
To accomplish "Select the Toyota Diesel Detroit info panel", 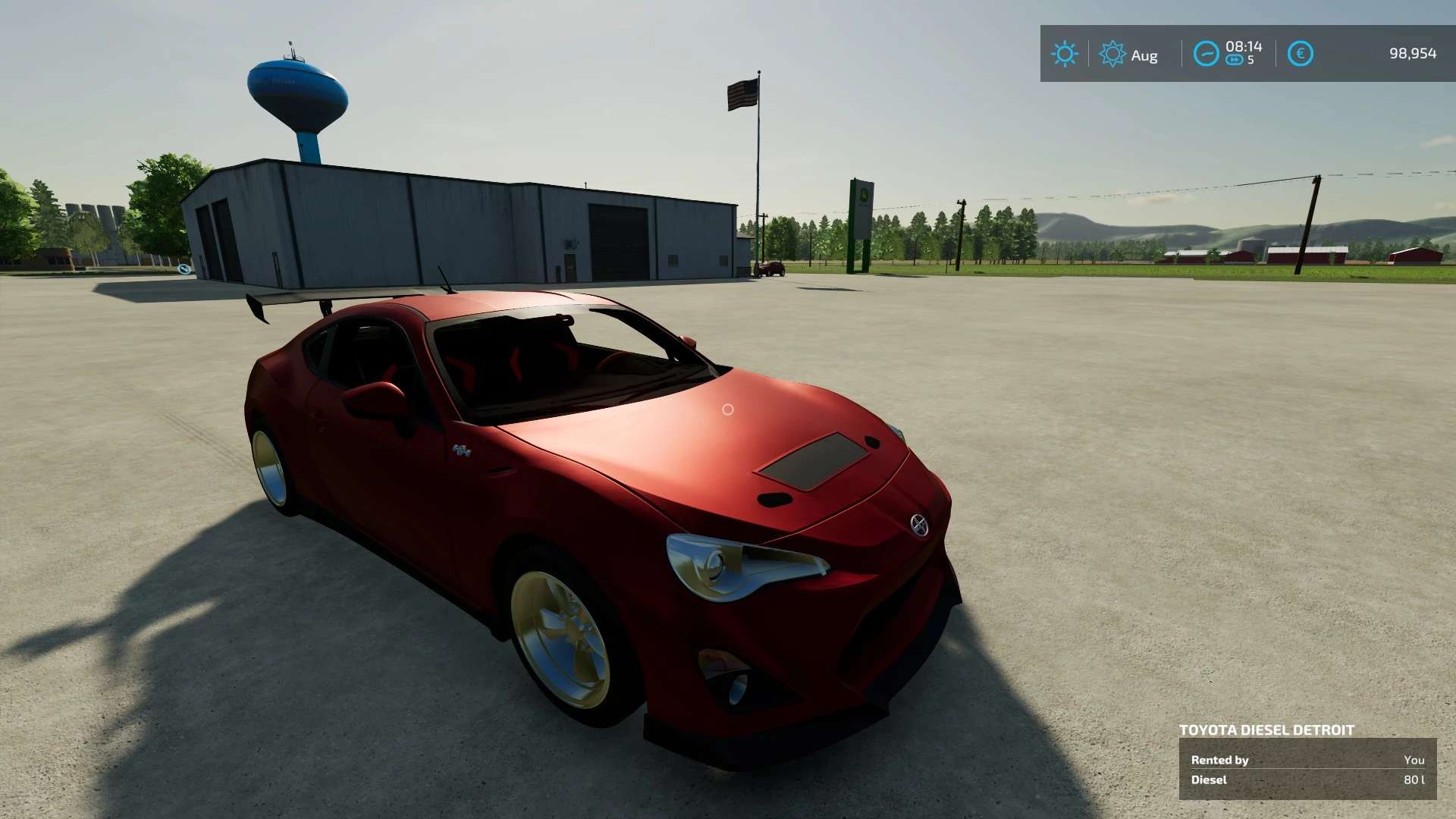I will click(1307, 767).
